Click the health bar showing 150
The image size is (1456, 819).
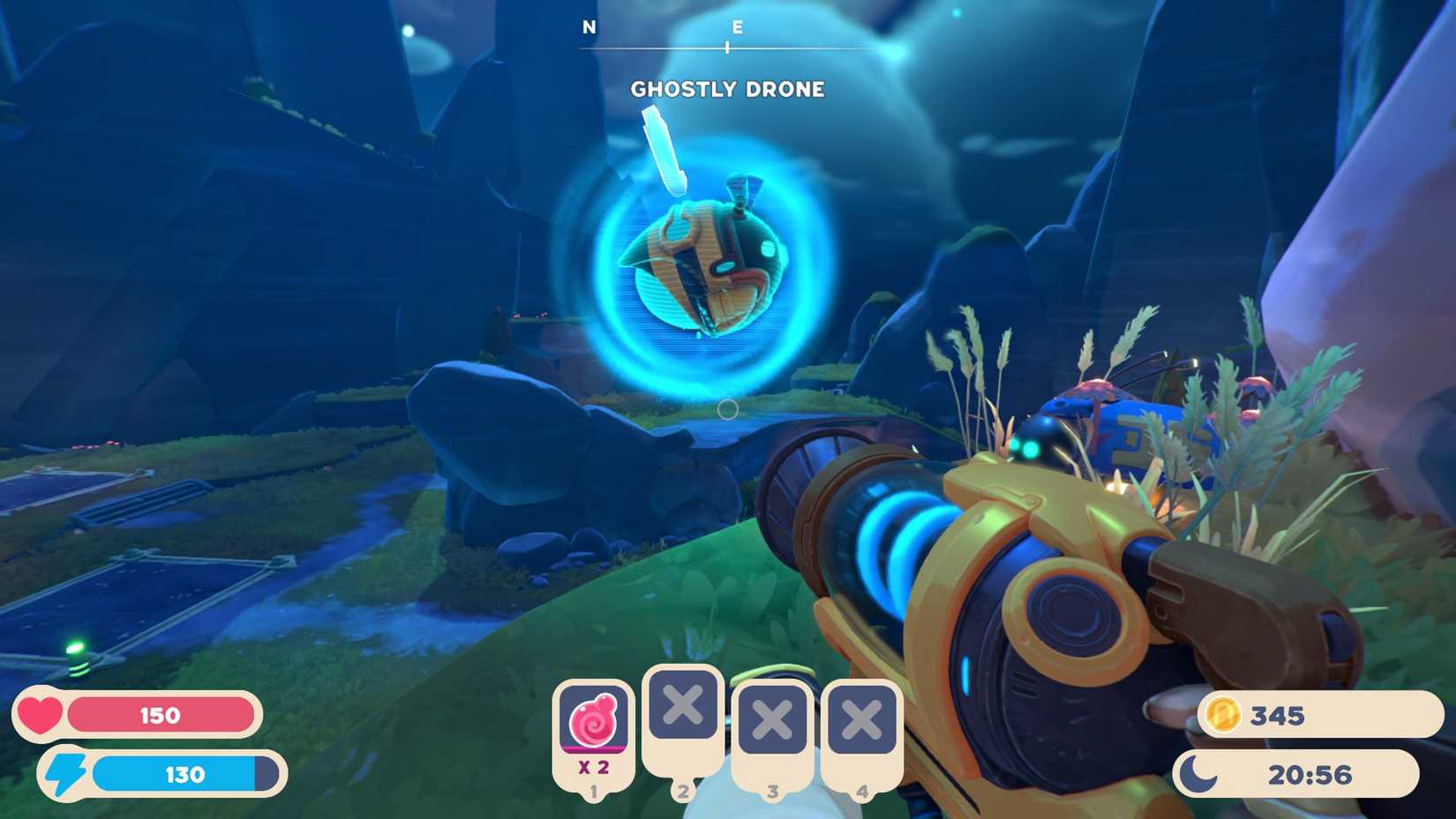coord(159,716)
